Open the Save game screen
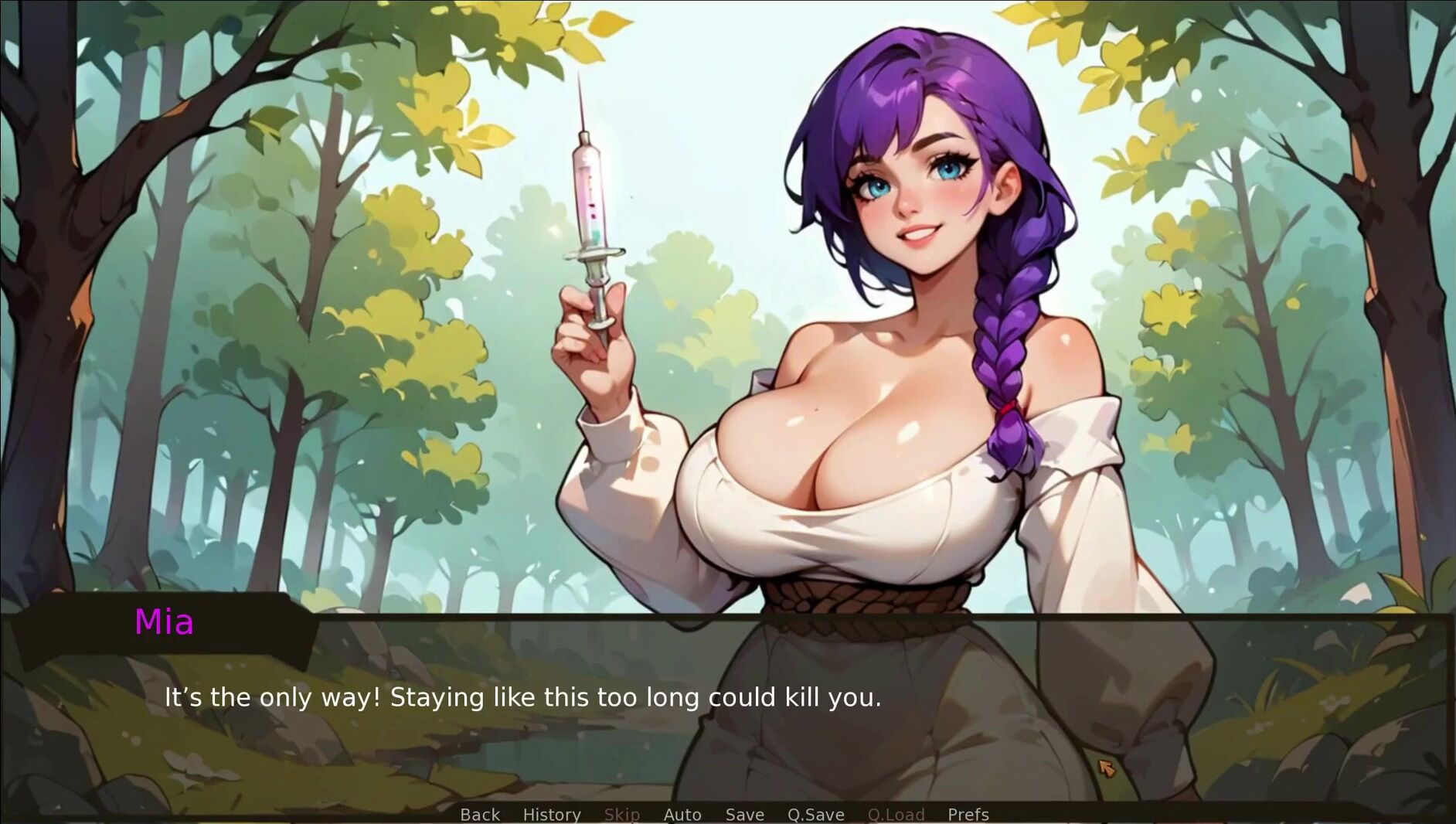1456x824 pixels. click(744, 815)
